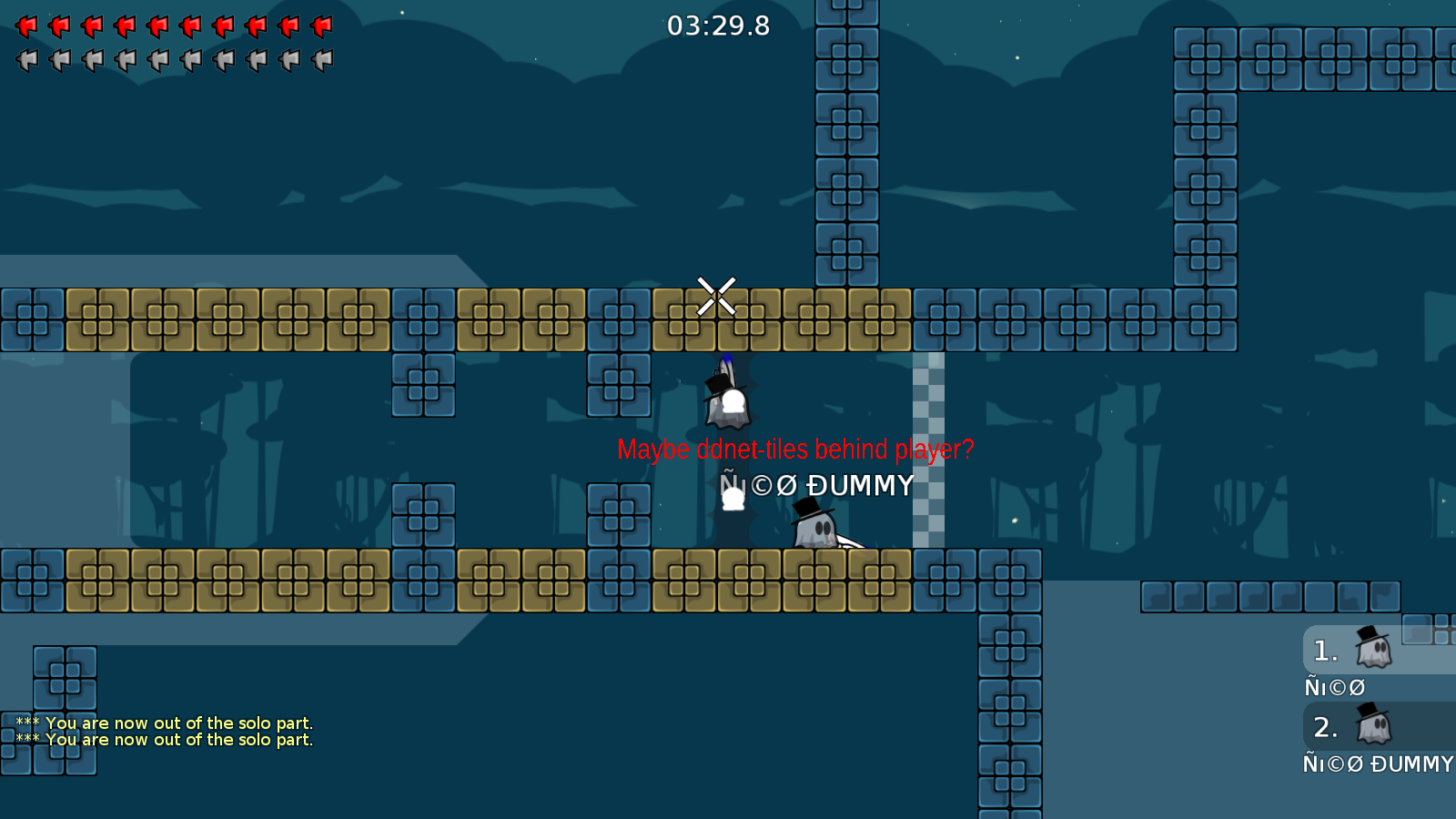Image resolution: width=1456 pixels, height=819 pixels.
Task: Click the checkered finish-line tile strip
Action: click(x=927, y=446)
